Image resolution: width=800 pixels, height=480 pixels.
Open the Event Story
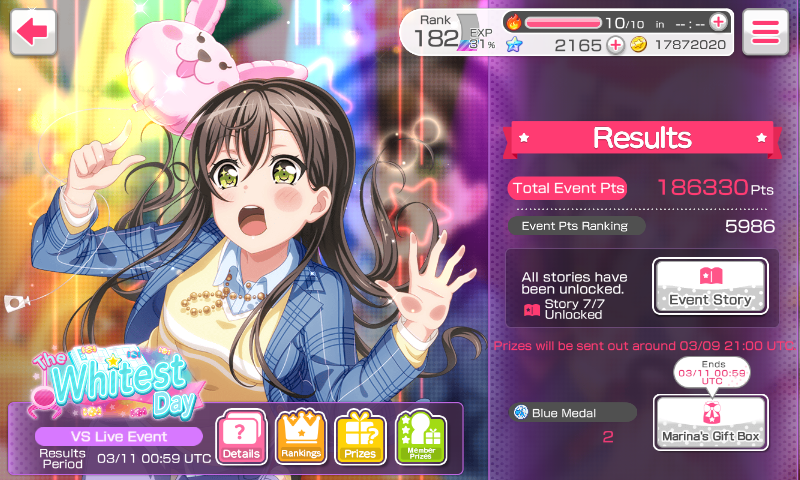pyautogui.click(x=710, y=287)
